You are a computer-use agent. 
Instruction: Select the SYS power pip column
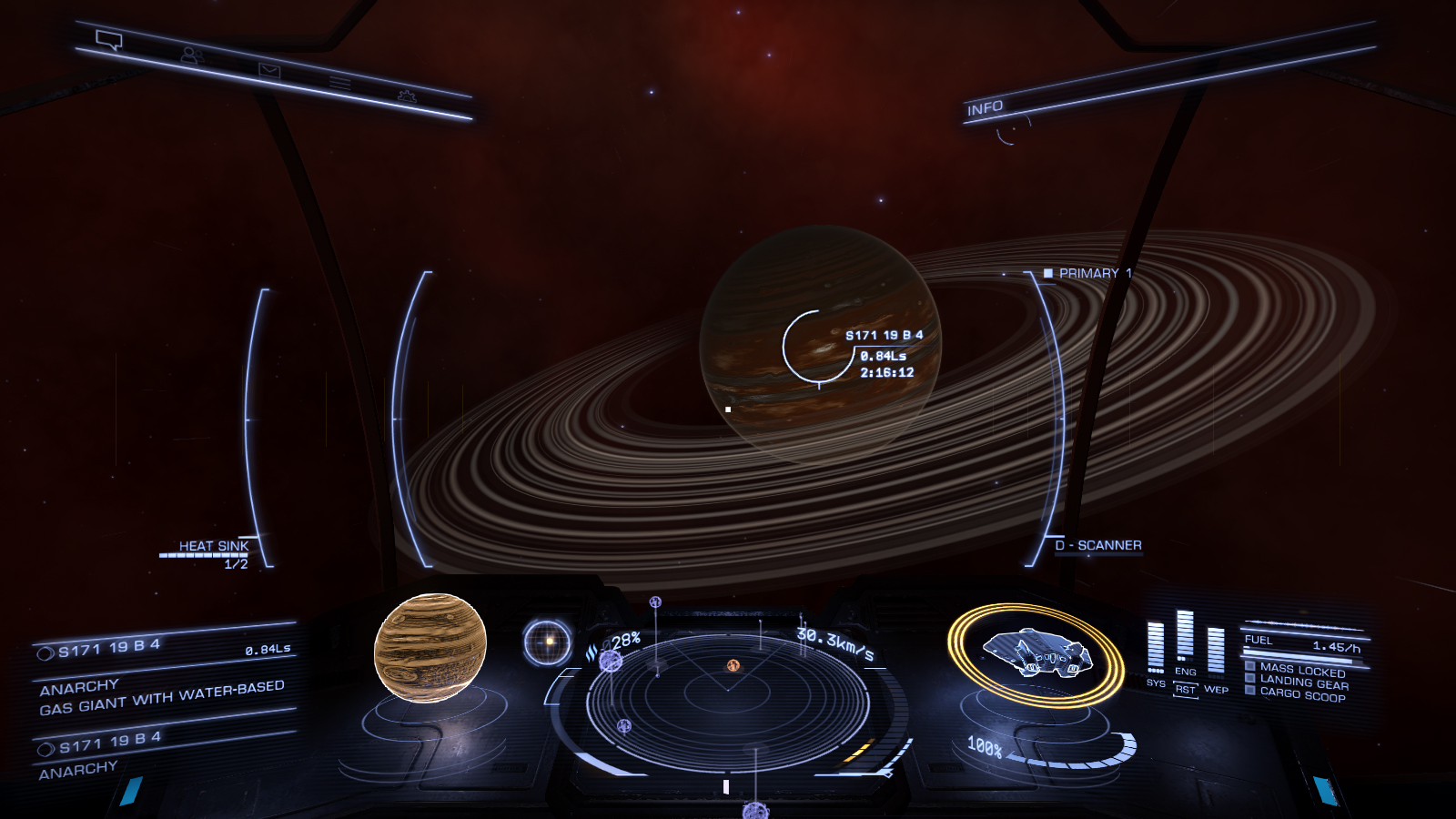click(1156, 647)
